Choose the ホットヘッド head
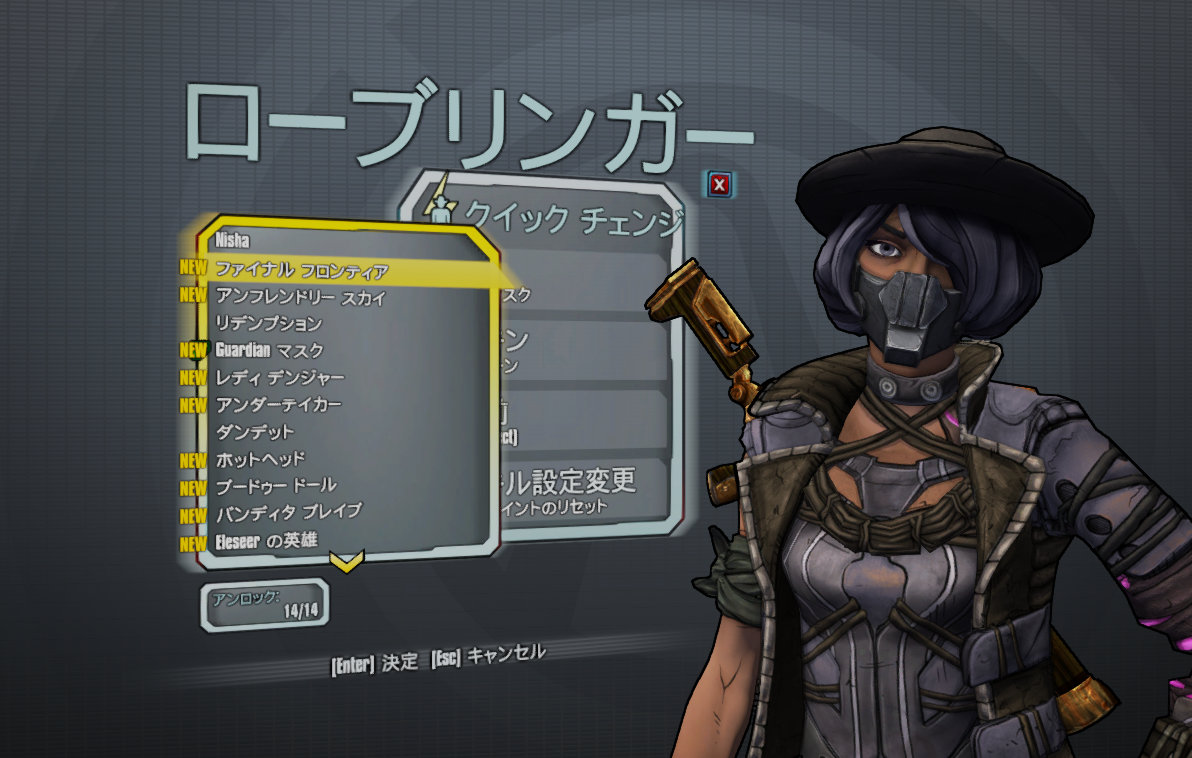This screenshot has width=1192, height=758. 261,459
